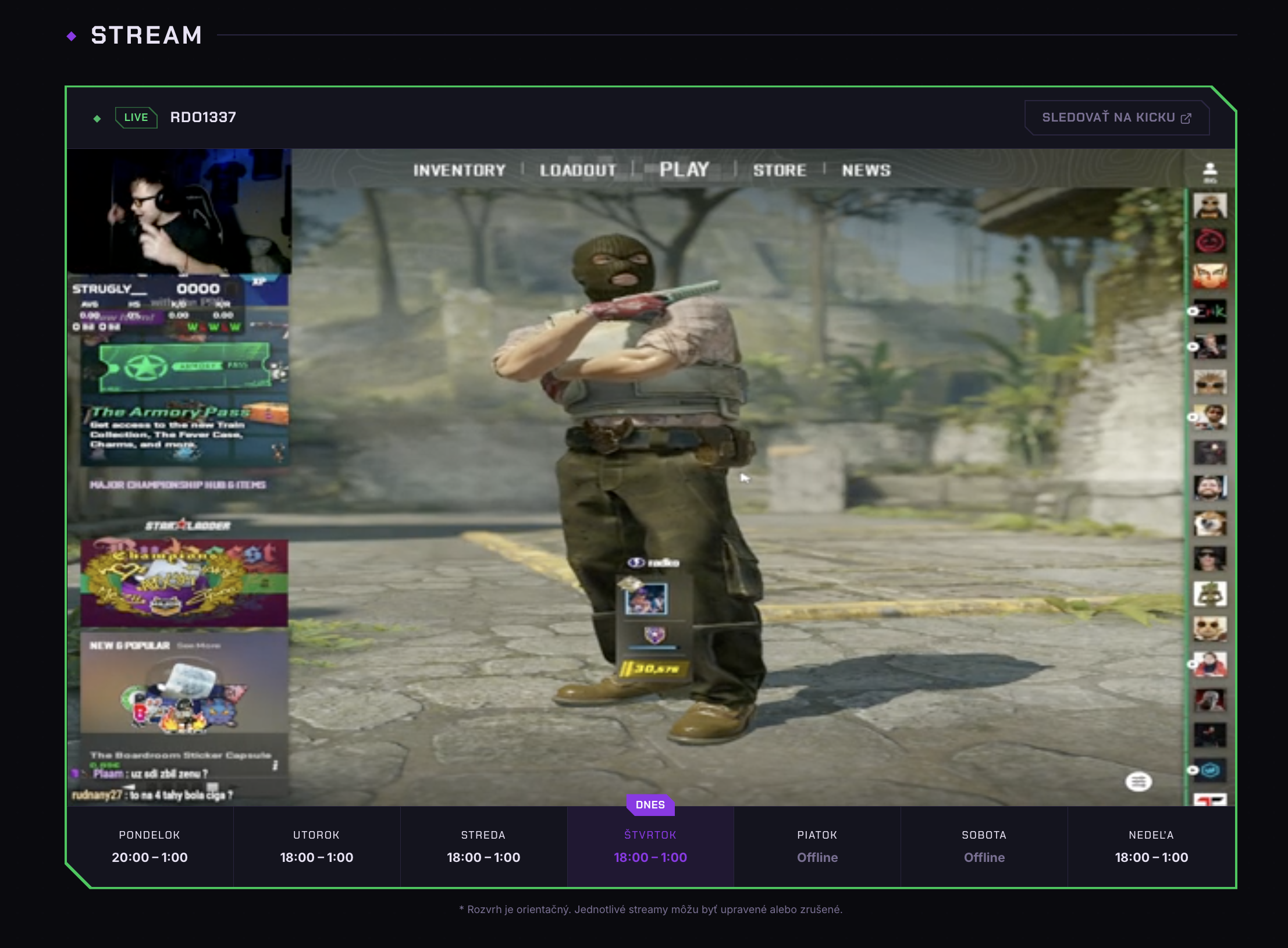Select the ŠTVRTOK day in the schedule
This screenshot has width=1288, height=948.
(x=651, y=847)
